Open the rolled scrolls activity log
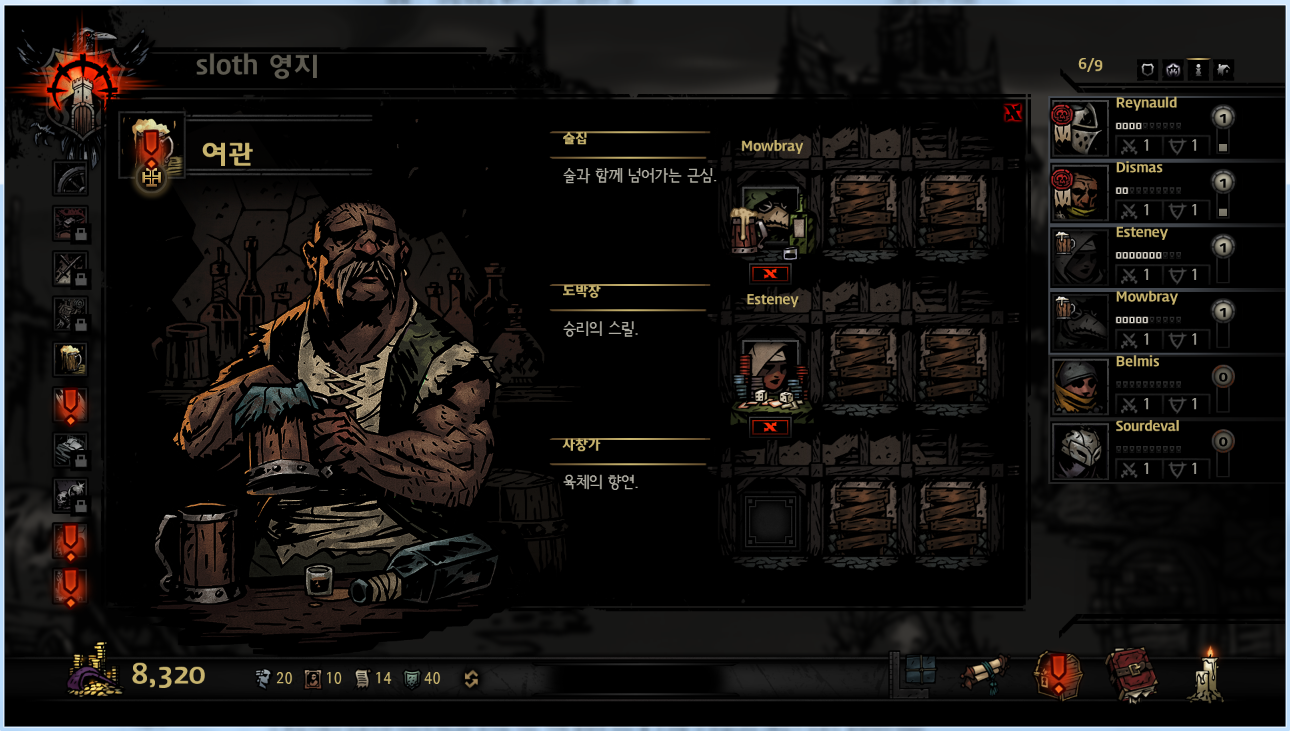Image resolution: width=1290 pixels, height=731 pixels. [x=984, y=675]
